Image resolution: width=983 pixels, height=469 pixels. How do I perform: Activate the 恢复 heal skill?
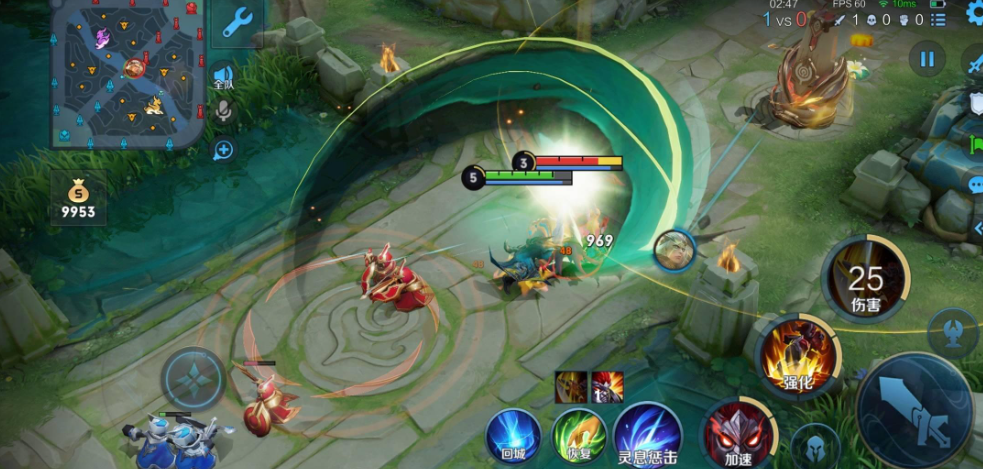pos(576,436)
